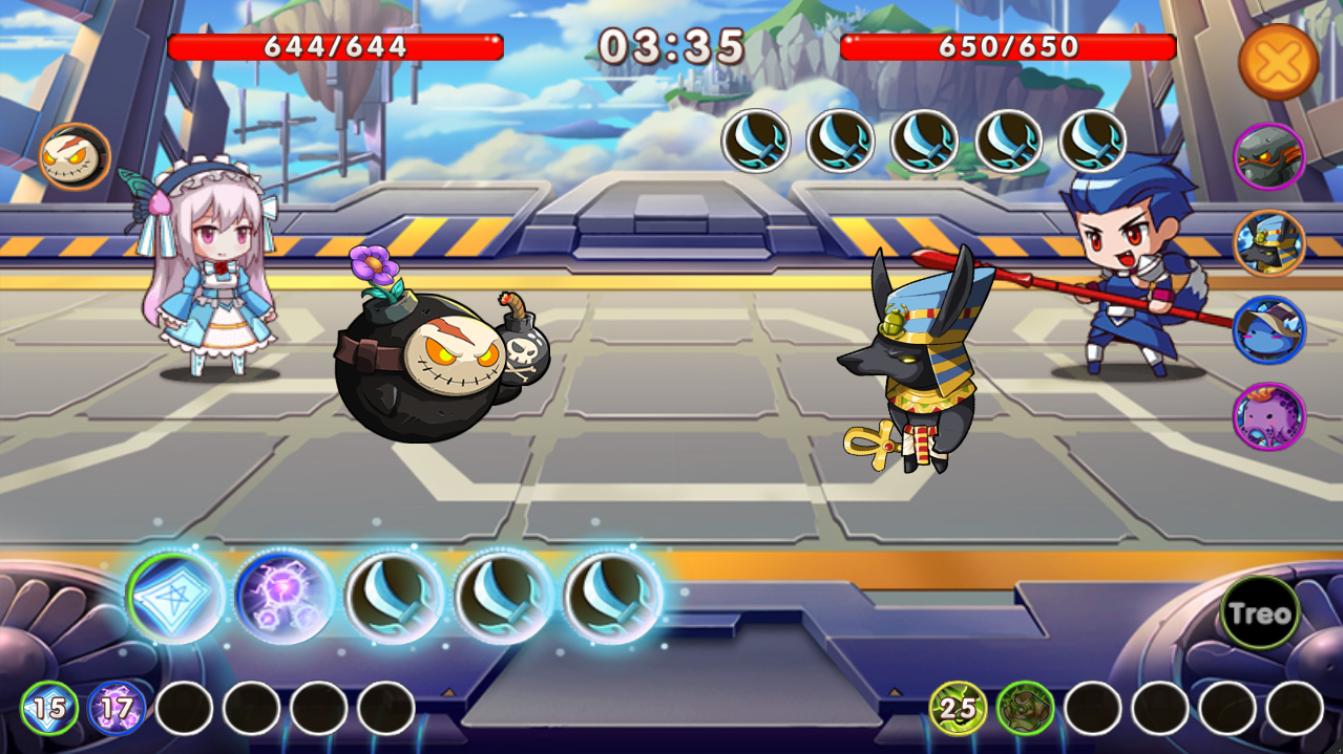Close the battle with the orange X button
The width and height of the screenshot is (1343, 754).
(x=1278, y=62)
